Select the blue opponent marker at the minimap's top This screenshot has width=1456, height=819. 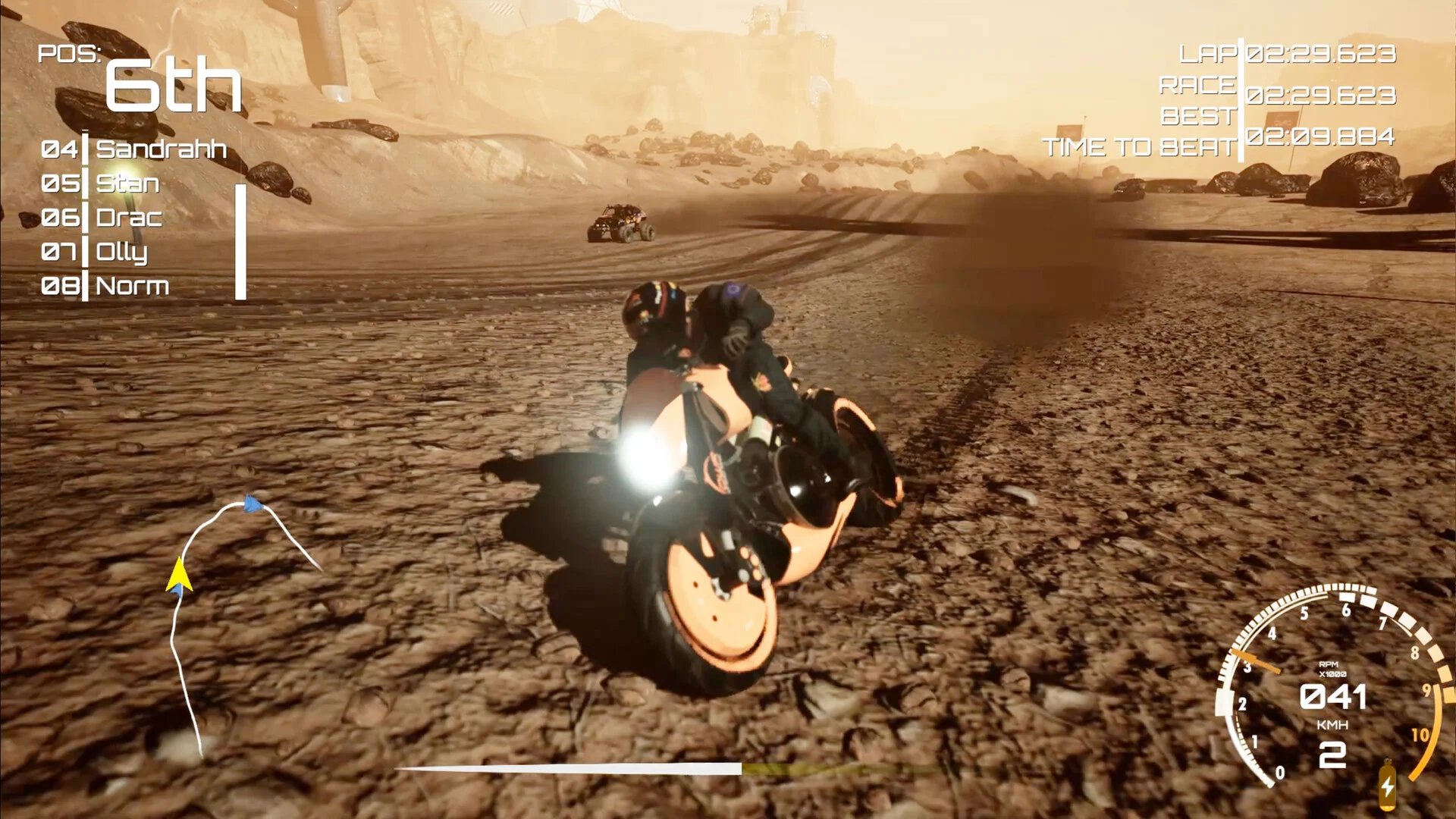click(253, 503)
